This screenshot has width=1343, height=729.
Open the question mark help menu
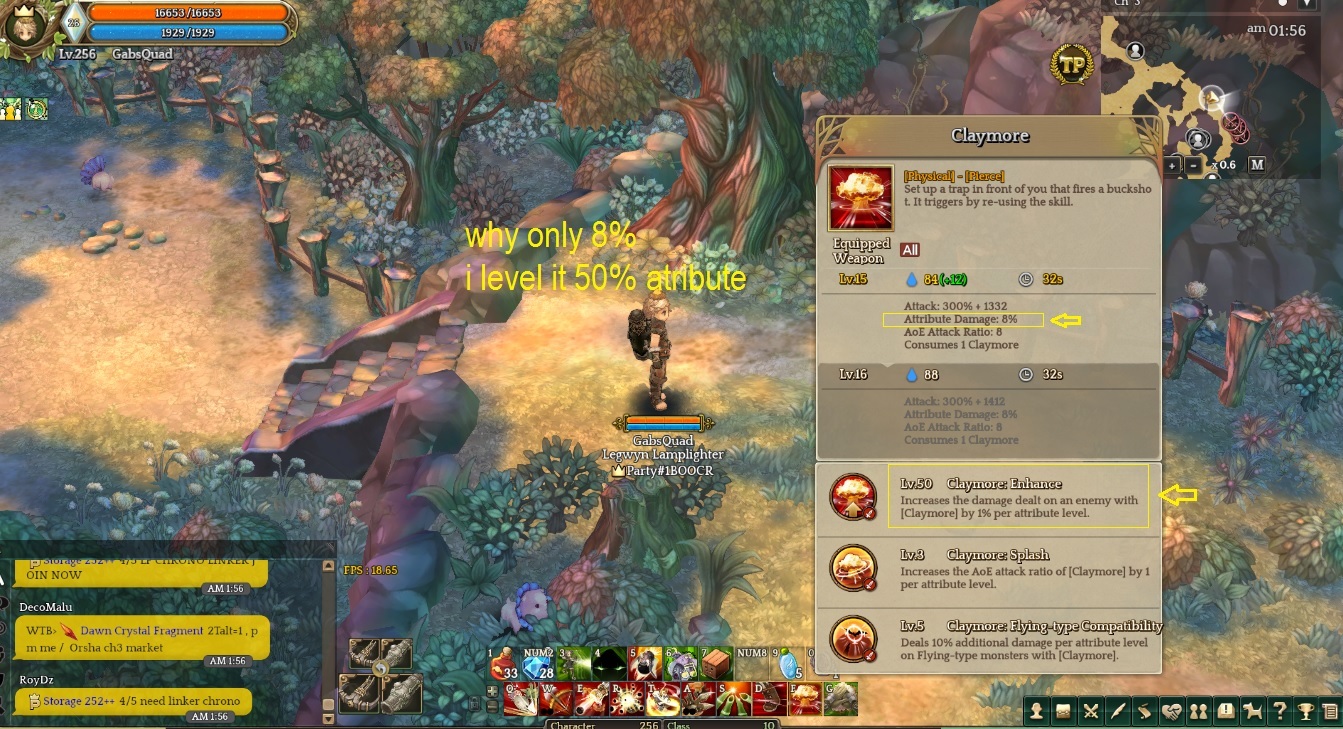(1278, 712)
